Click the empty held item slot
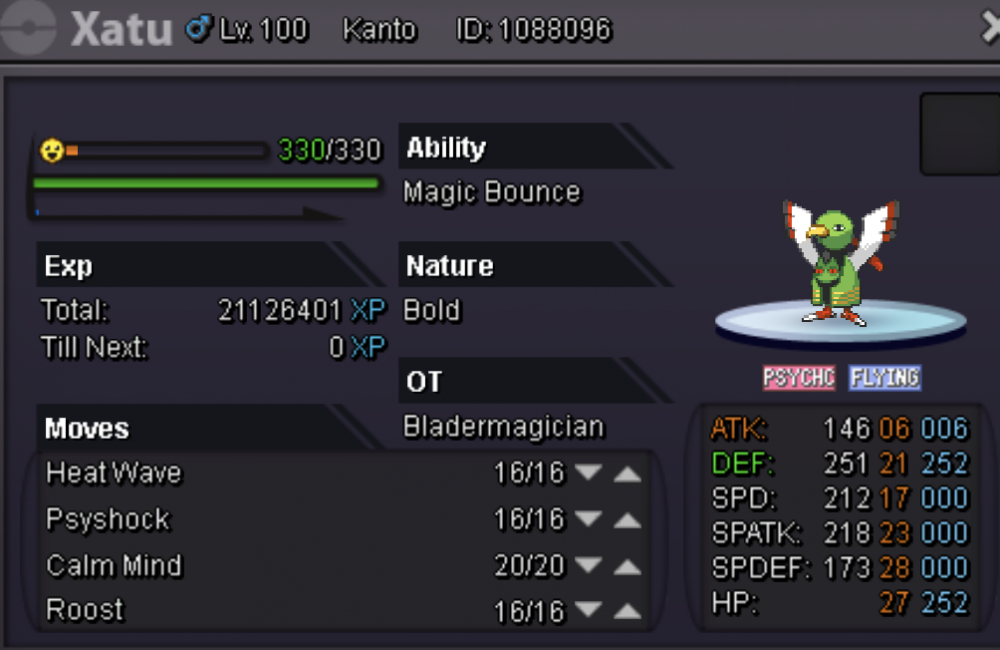Viewport: 1000px width, 650px height. pyautogui.click(x=958, y=134)
